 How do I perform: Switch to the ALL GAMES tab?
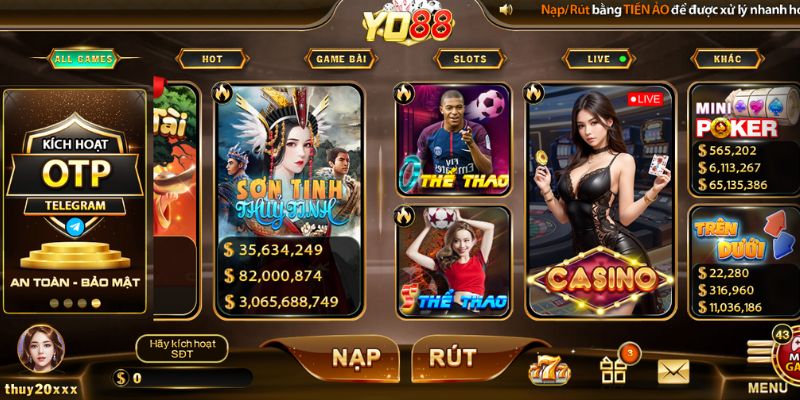pyautogui.click(x=82, y=59)
